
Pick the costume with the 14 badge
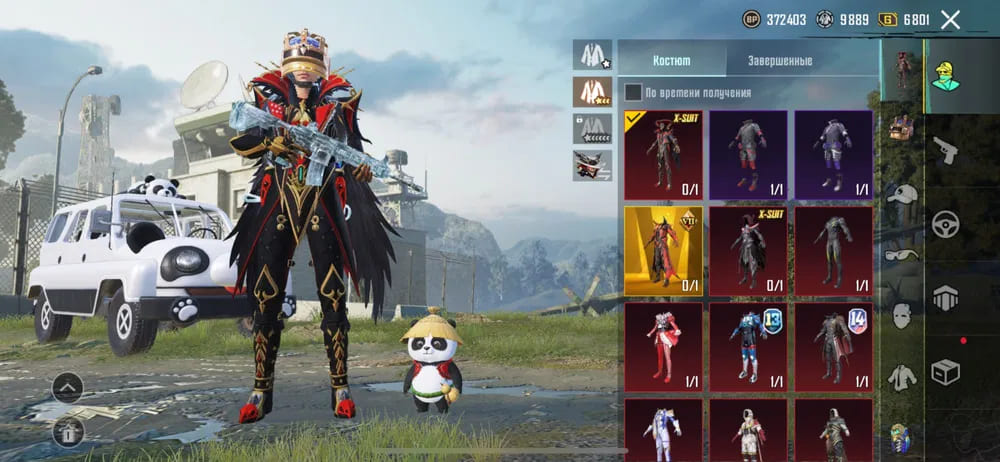coord(833,347)
